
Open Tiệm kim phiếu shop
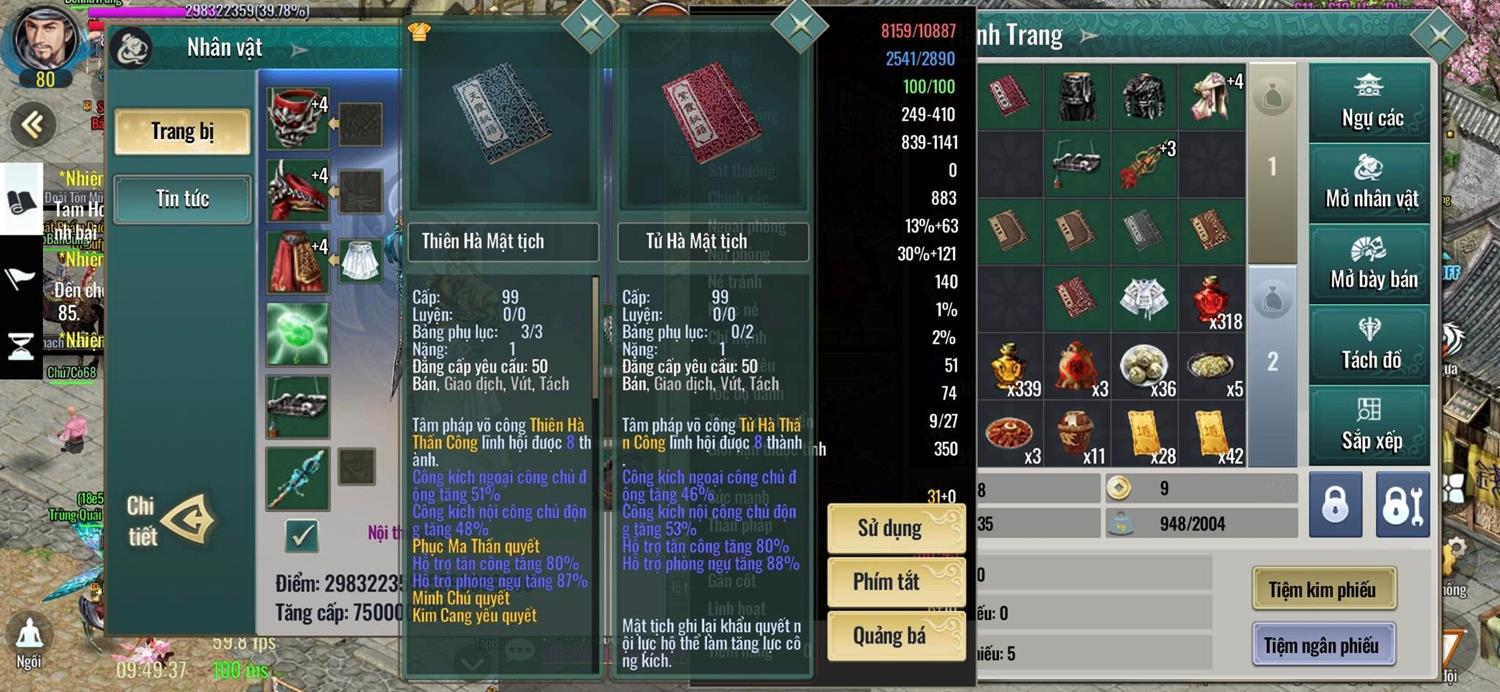1322,590
